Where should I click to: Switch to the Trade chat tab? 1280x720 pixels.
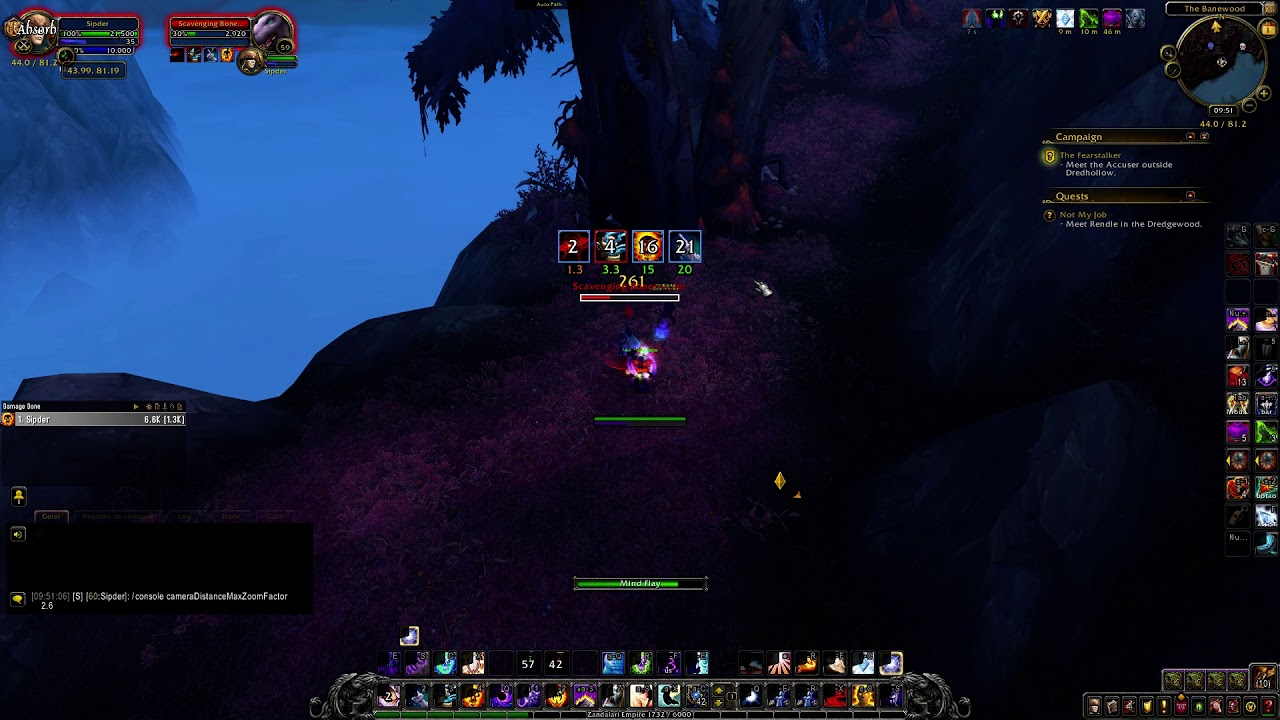[231, 516]
